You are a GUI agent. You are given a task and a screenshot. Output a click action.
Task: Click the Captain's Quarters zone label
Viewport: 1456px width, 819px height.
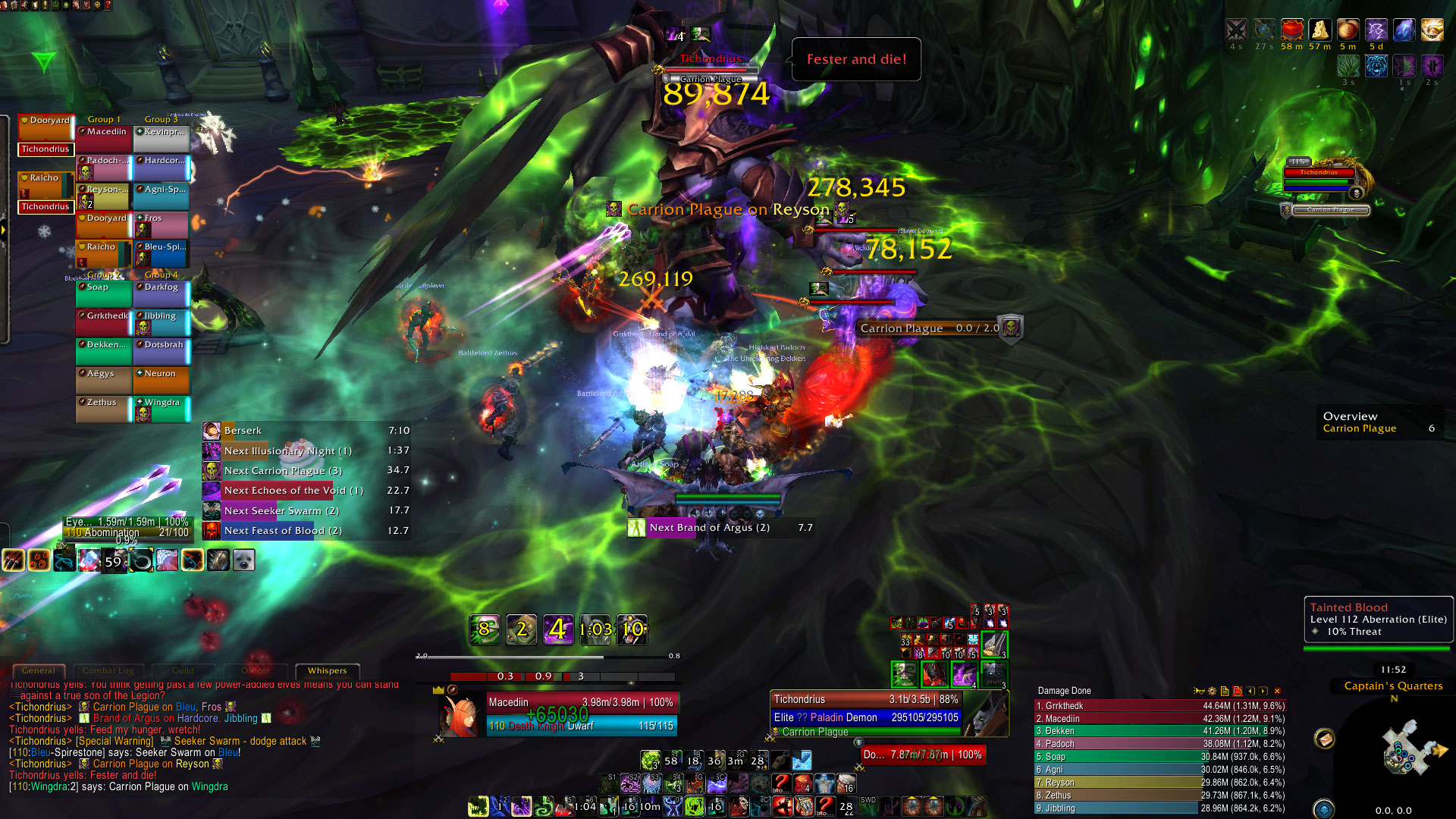[x=1393, y=686]
